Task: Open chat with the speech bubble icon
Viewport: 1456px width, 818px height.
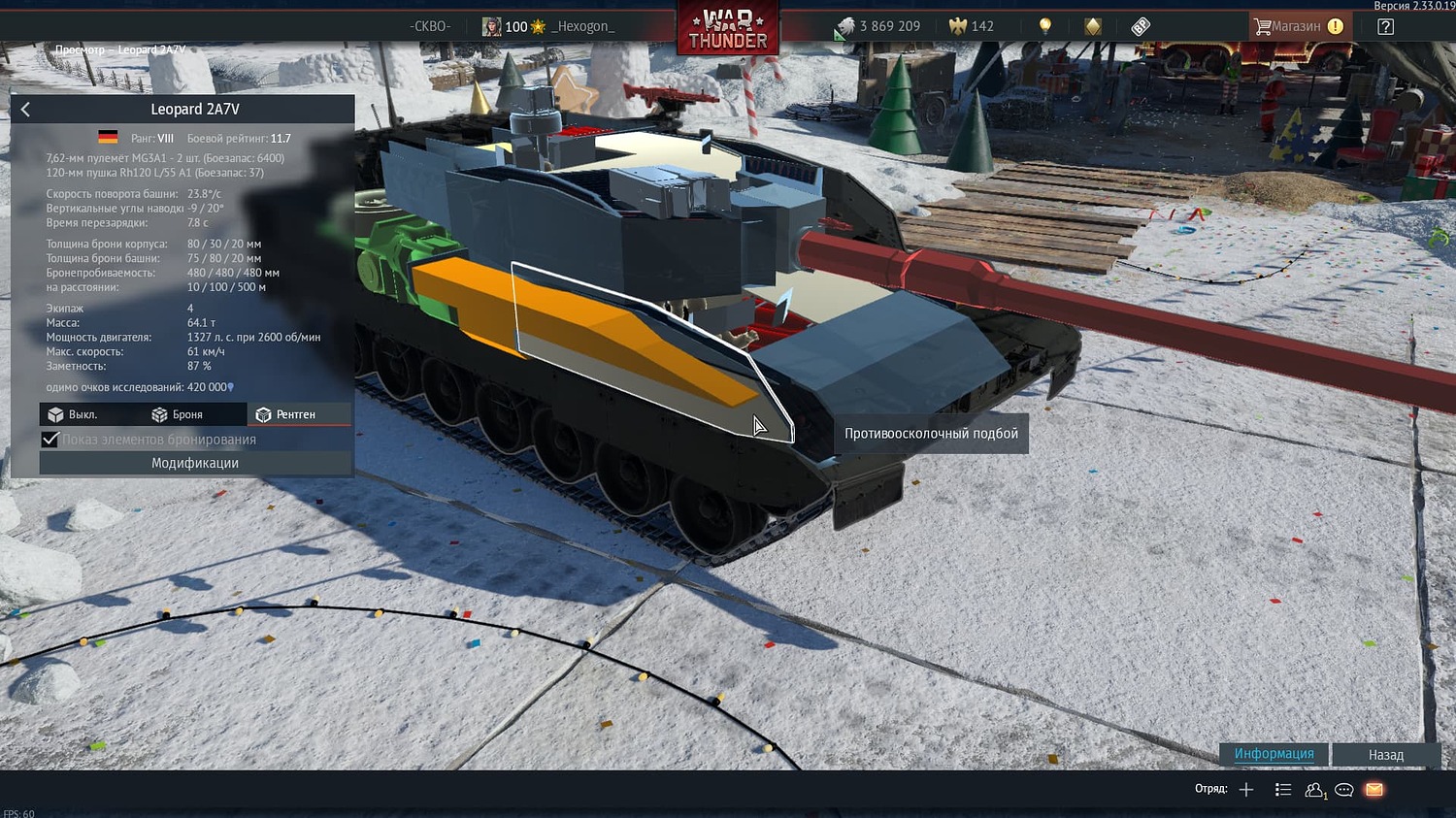Action: click(x=1344, y=789)
